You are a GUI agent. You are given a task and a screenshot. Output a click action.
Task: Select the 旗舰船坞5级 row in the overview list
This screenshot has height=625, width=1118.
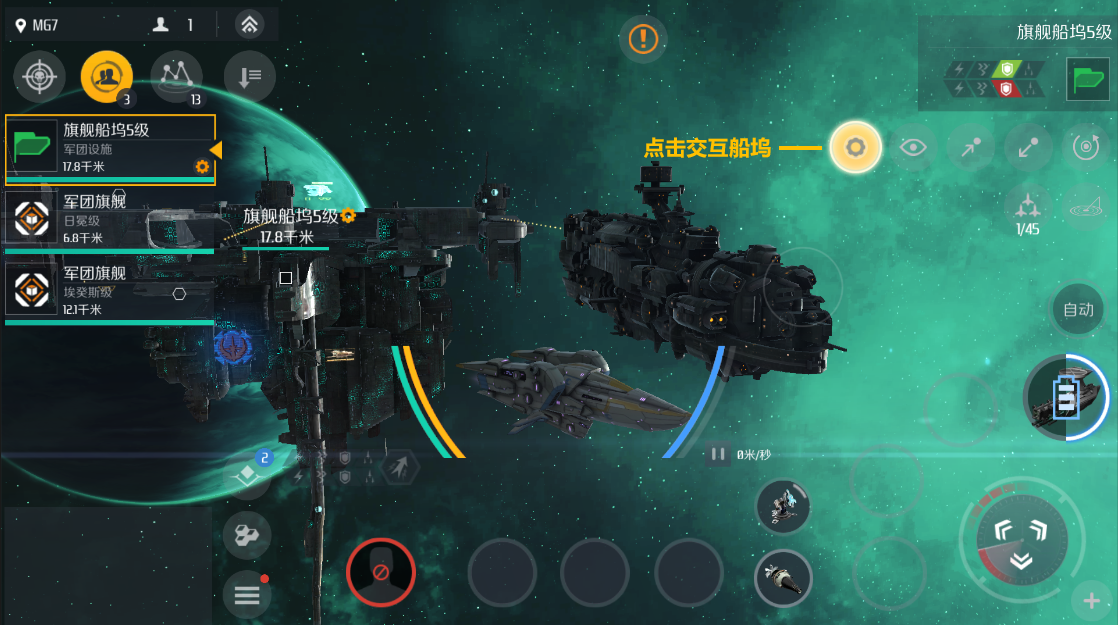pyautogui.click(x=110, y=148)
